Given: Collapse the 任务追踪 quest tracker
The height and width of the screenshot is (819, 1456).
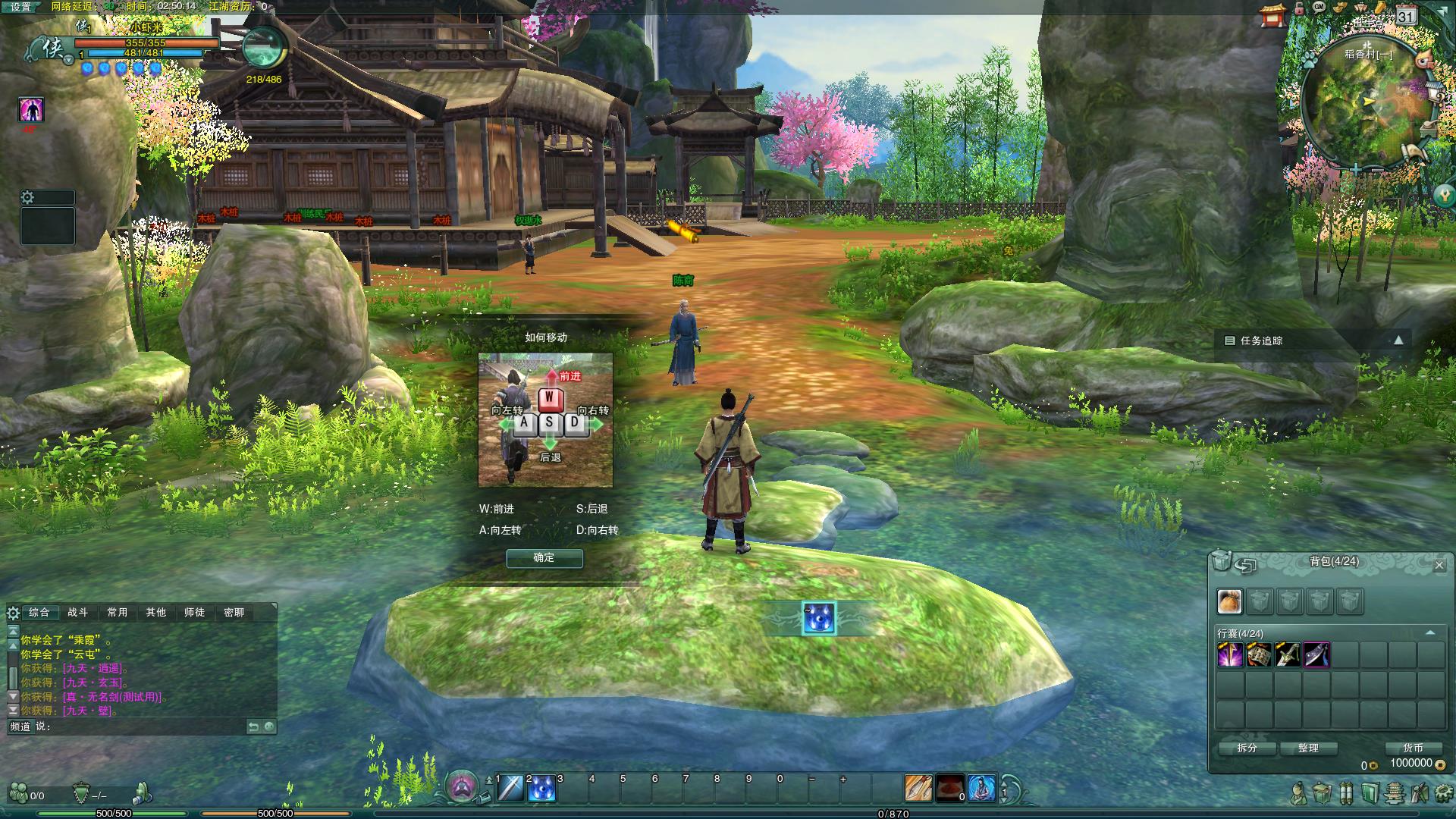Looking at the screenshot, I should (1398, 340).
